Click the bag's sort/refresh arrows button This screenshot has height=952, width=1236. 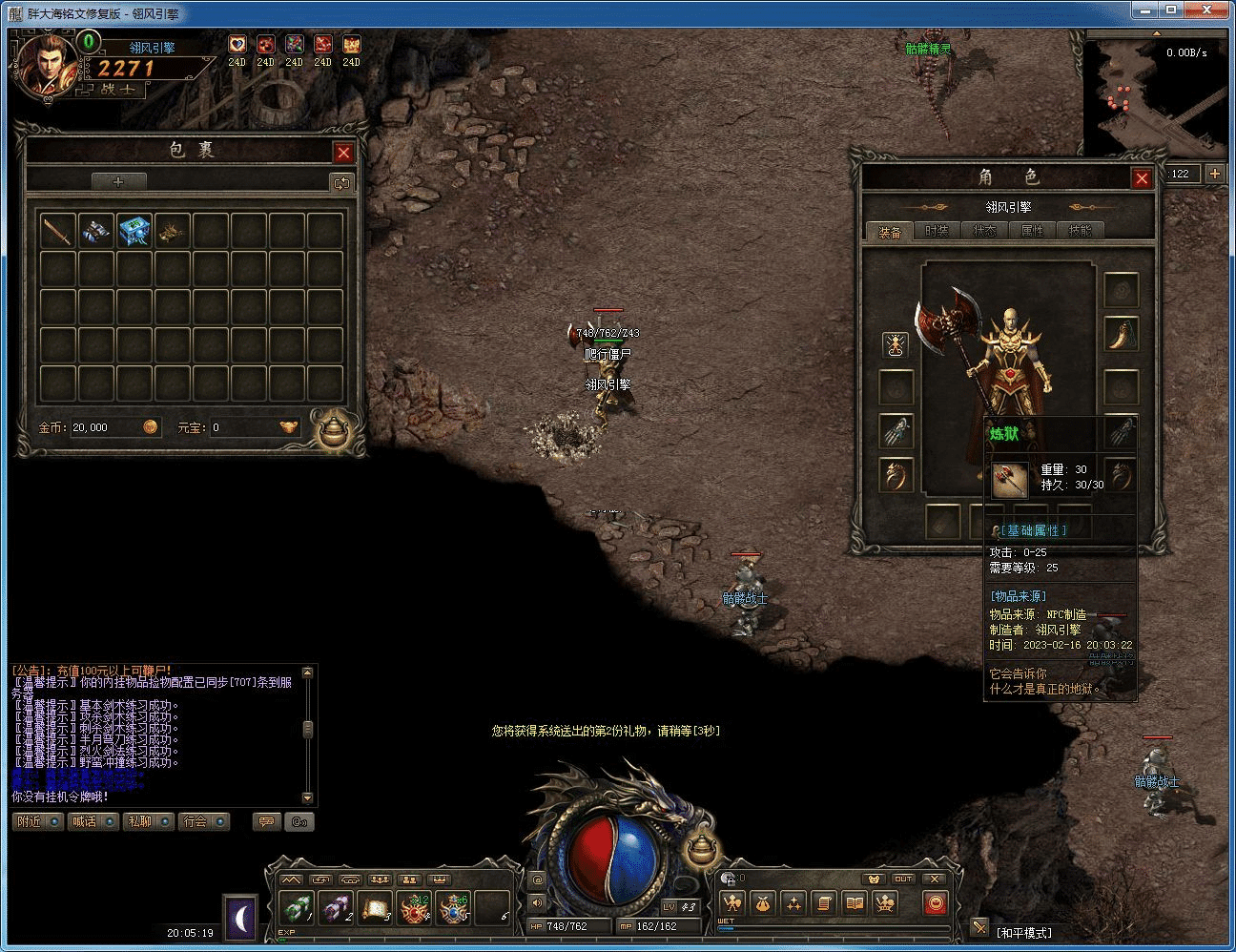(x=340, y=182)
